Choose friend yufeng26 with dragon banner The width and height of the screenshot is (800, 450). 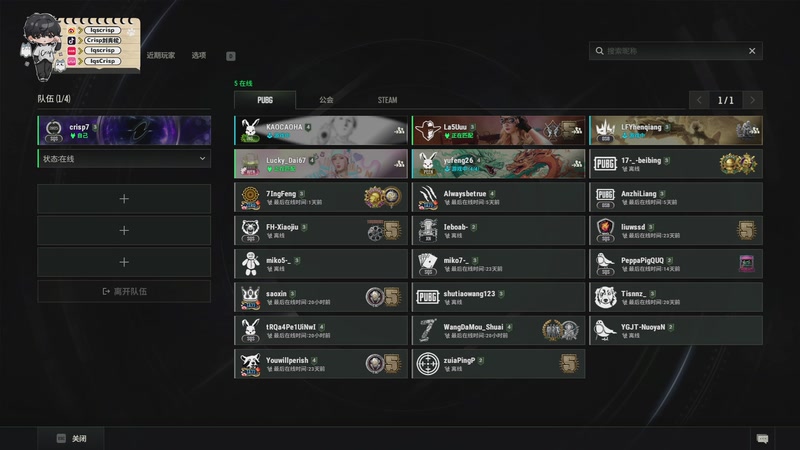[498, 163]
